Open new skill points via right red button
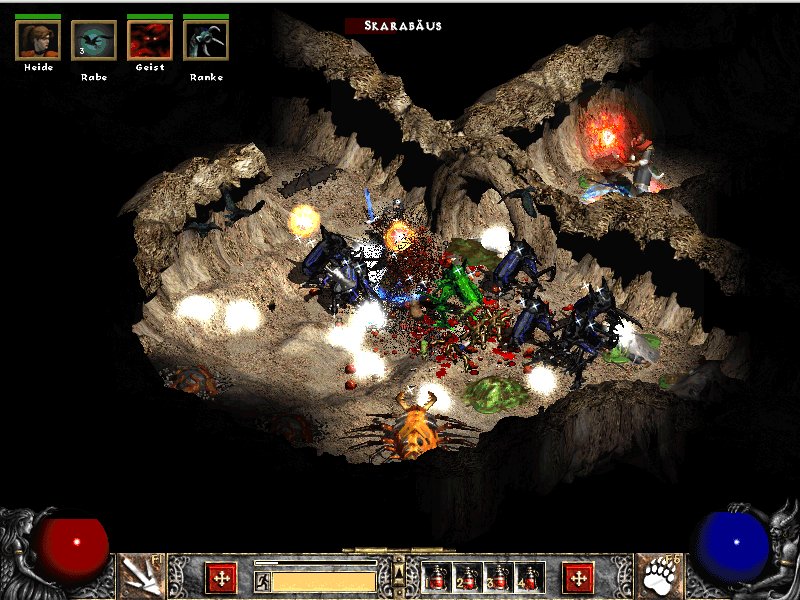Screen dimensions: 800x600 [x=578, y=577]
